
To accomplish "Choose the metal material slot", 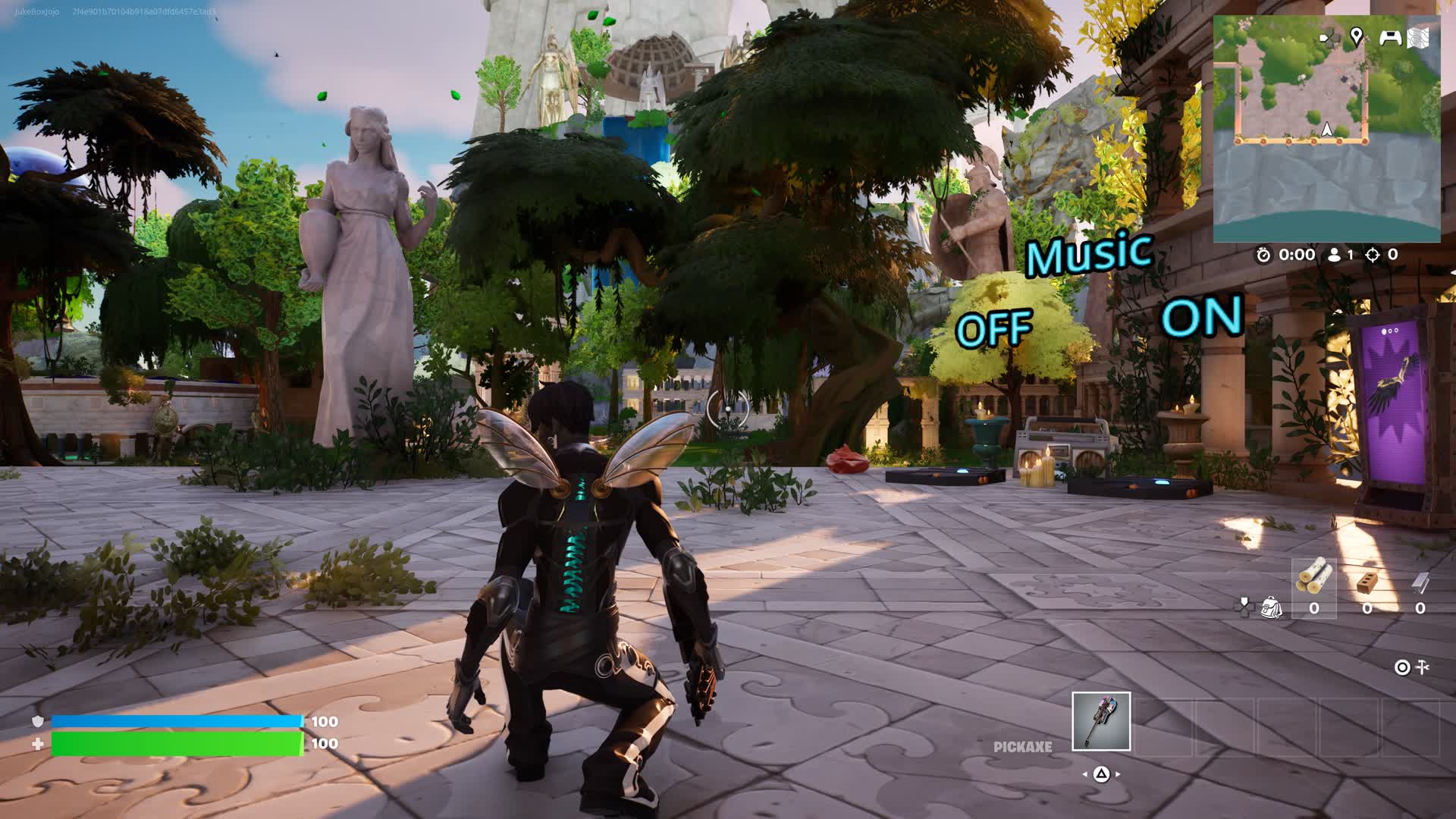I will tap(1420, 584).
